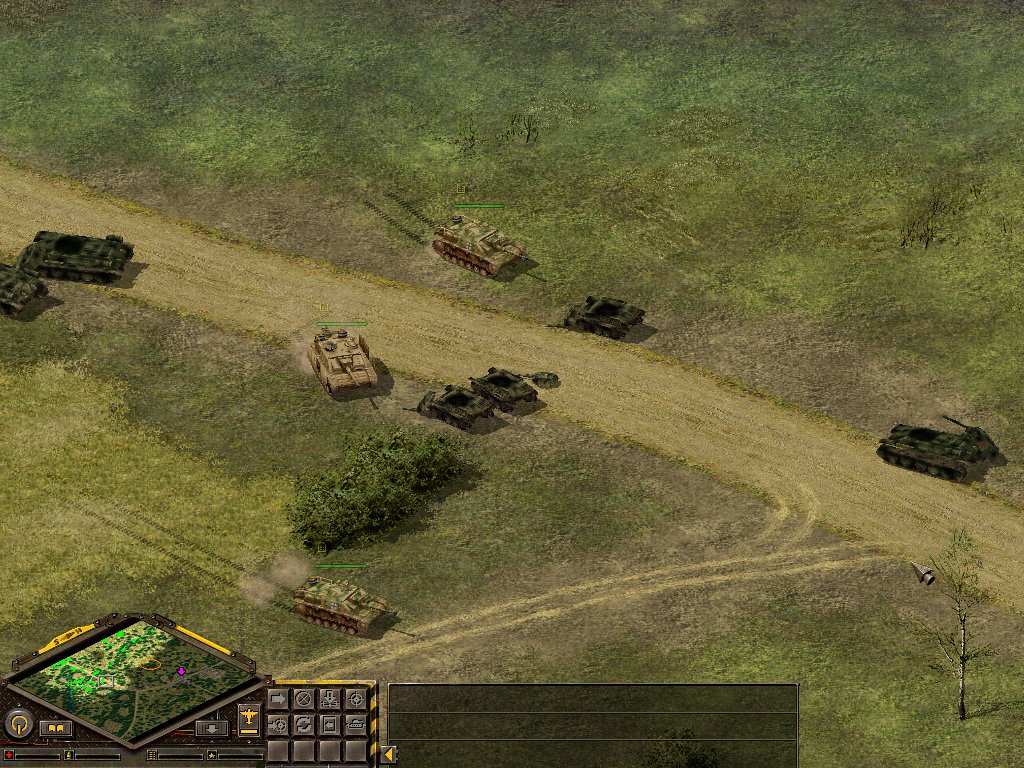Activate the stop command crossed-circle icon
This screenshot has height=768, width=1024.
[304, 699]
